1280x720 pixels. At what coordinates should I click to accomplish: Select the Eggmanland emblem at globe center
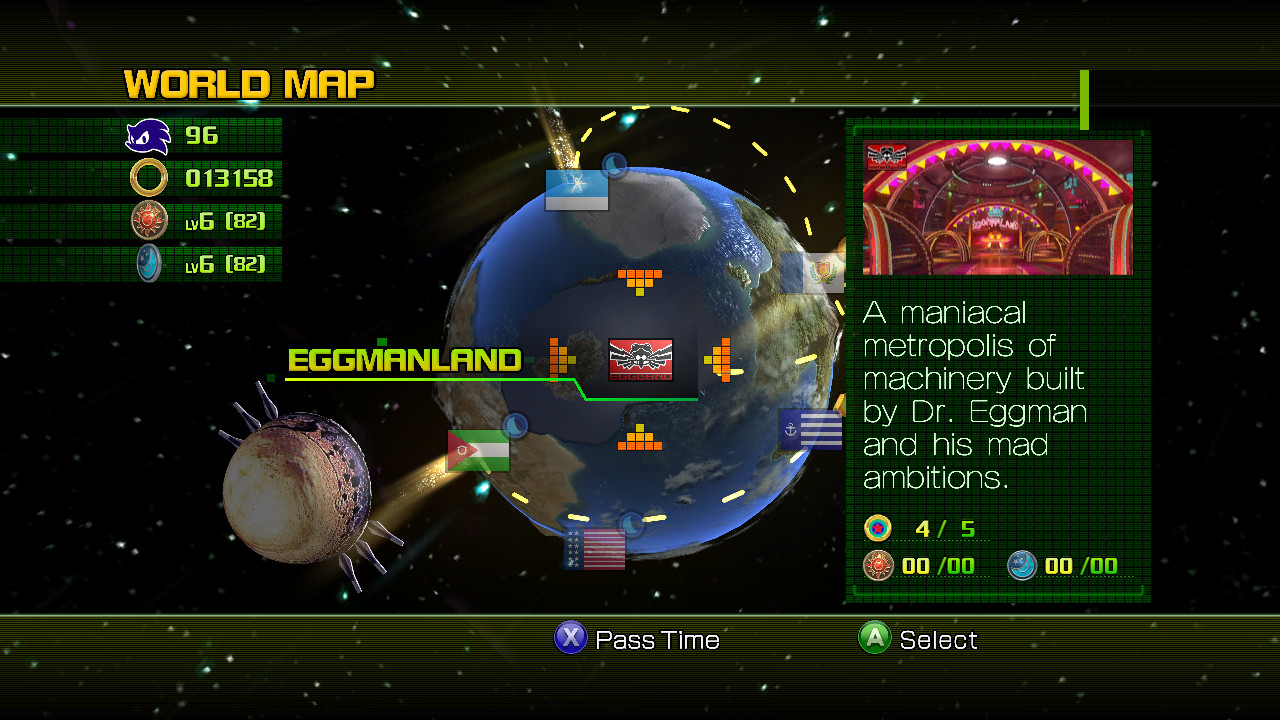pos(641,361)
